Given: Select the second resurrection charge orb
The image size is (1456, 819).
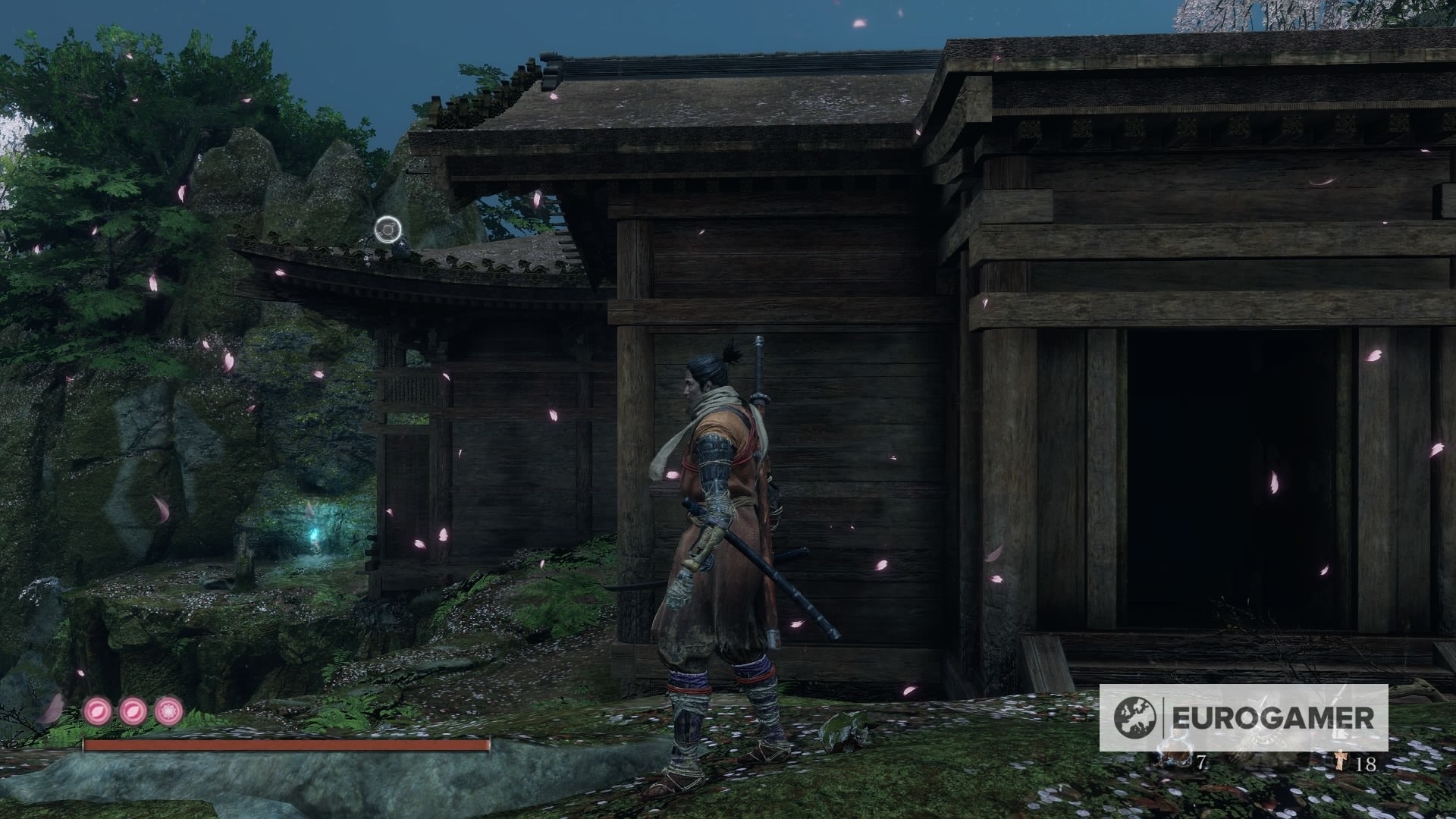Looking at the screenshot, I should click(133, 712).
